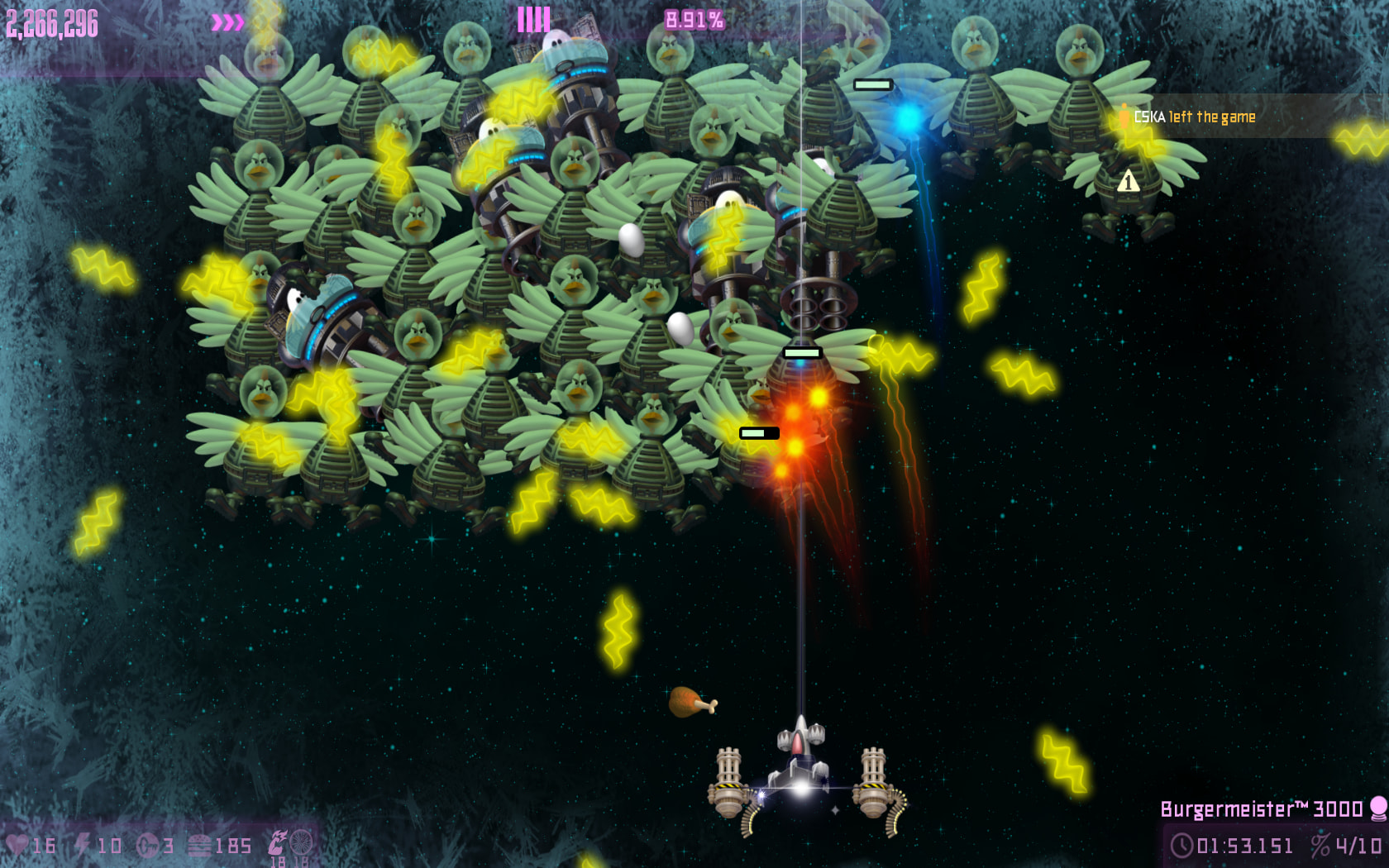The image size is (1389, 868).
Task: Click the burger food counter icon
Action: (x=200, y=845)
